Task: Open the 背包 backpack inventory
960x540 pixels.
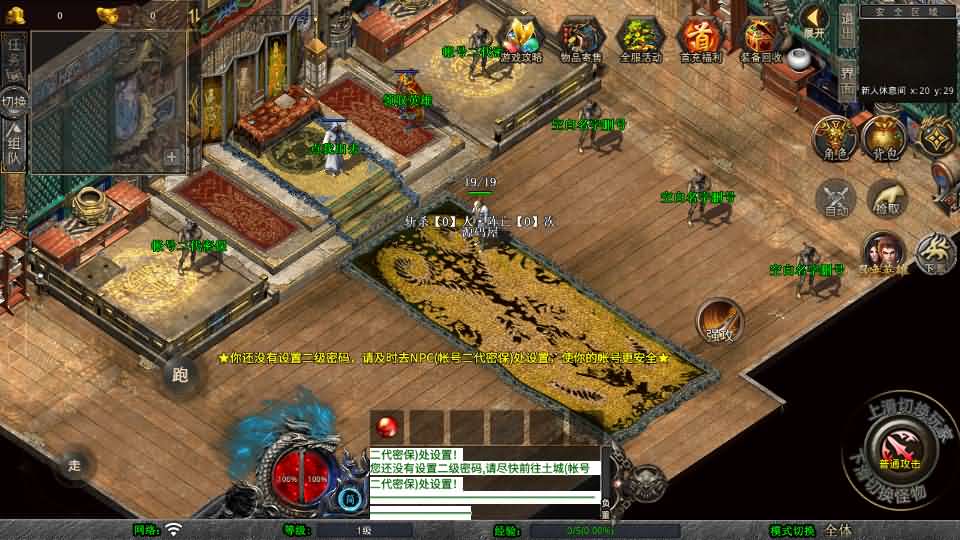Action: pos(883,137)
